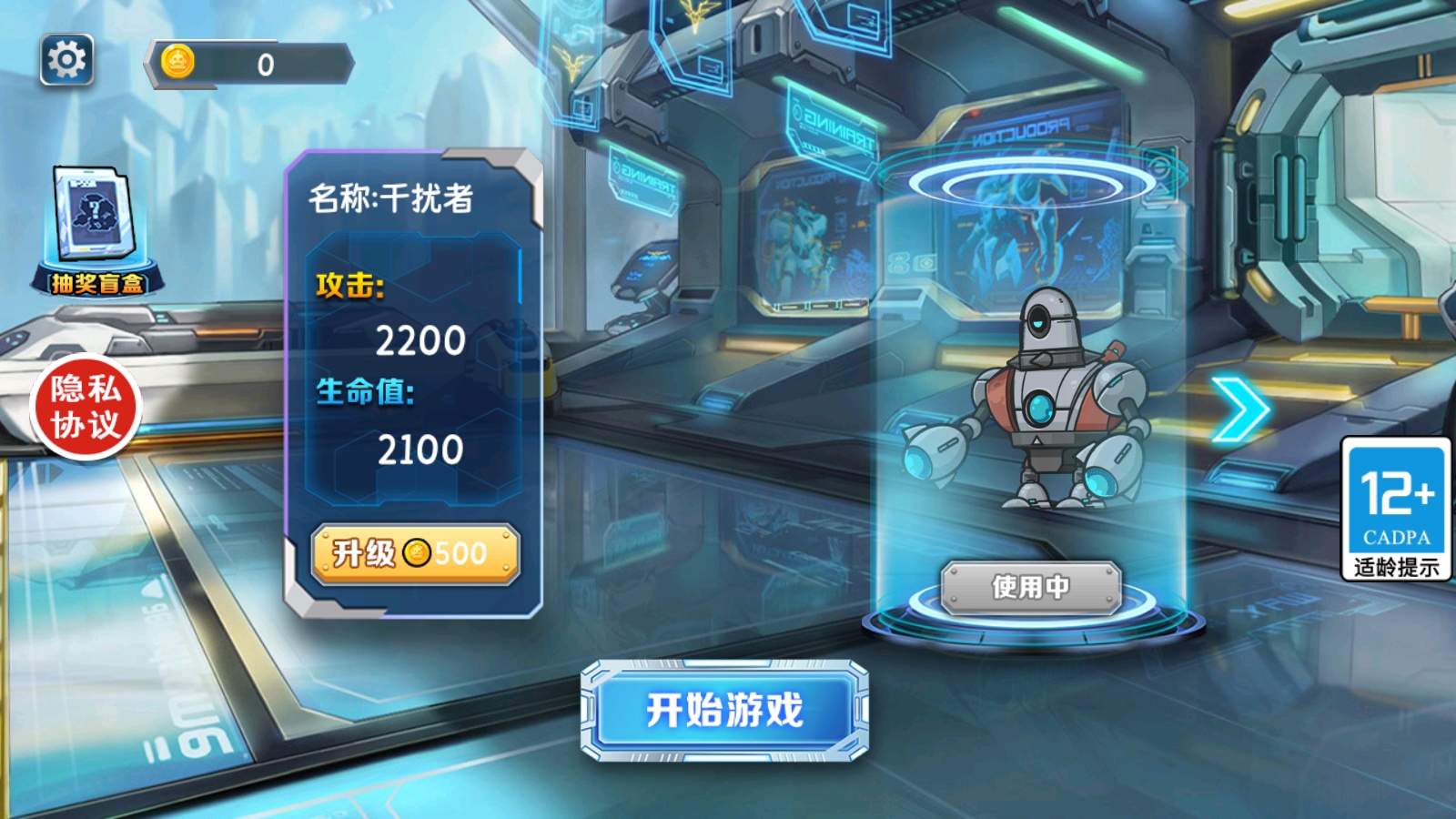Tap the 适龄提示 age notice label

[1397, 565]
